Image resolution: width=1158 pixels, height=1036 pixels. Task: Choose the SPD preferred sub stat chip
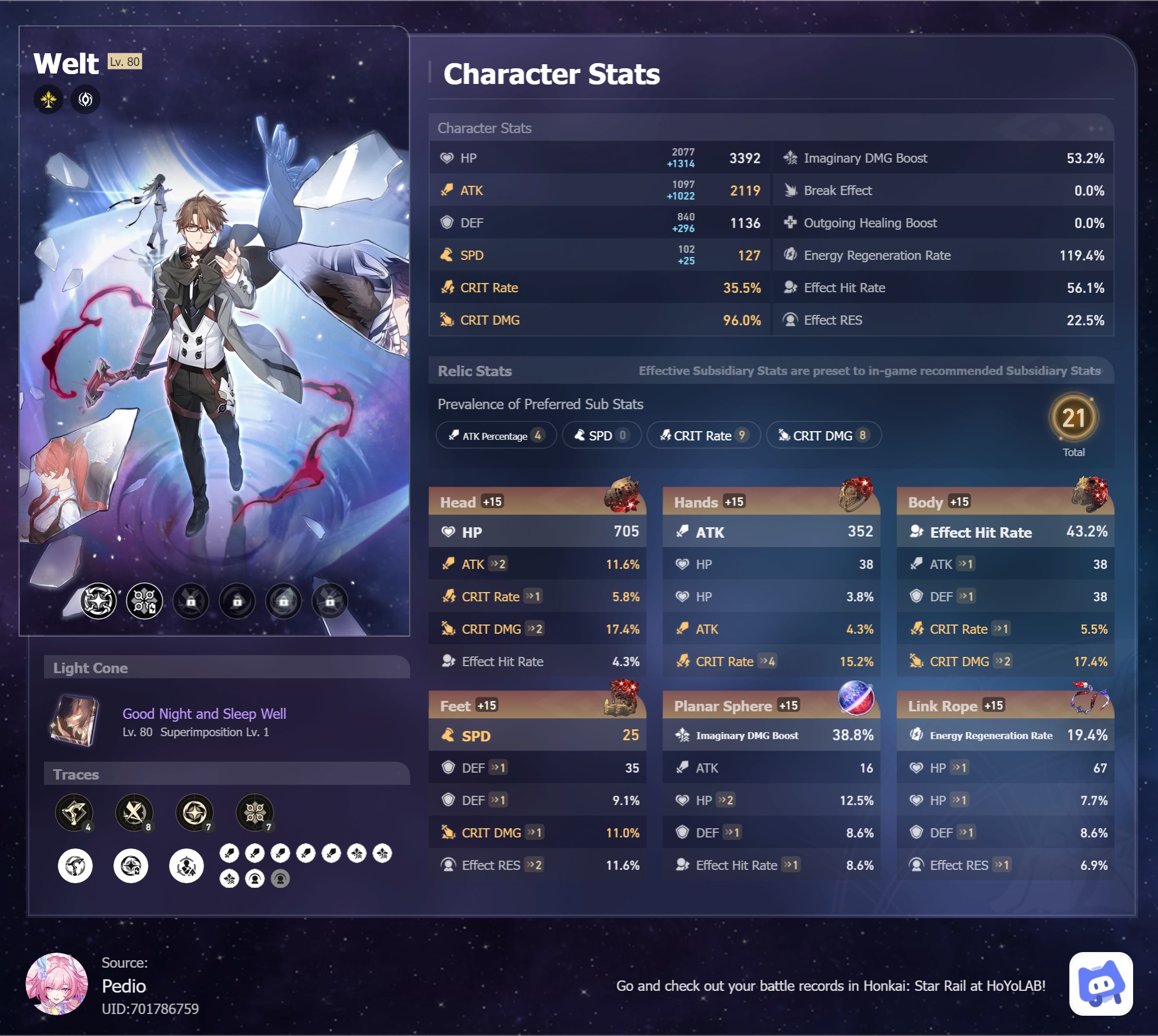[601, 435]
